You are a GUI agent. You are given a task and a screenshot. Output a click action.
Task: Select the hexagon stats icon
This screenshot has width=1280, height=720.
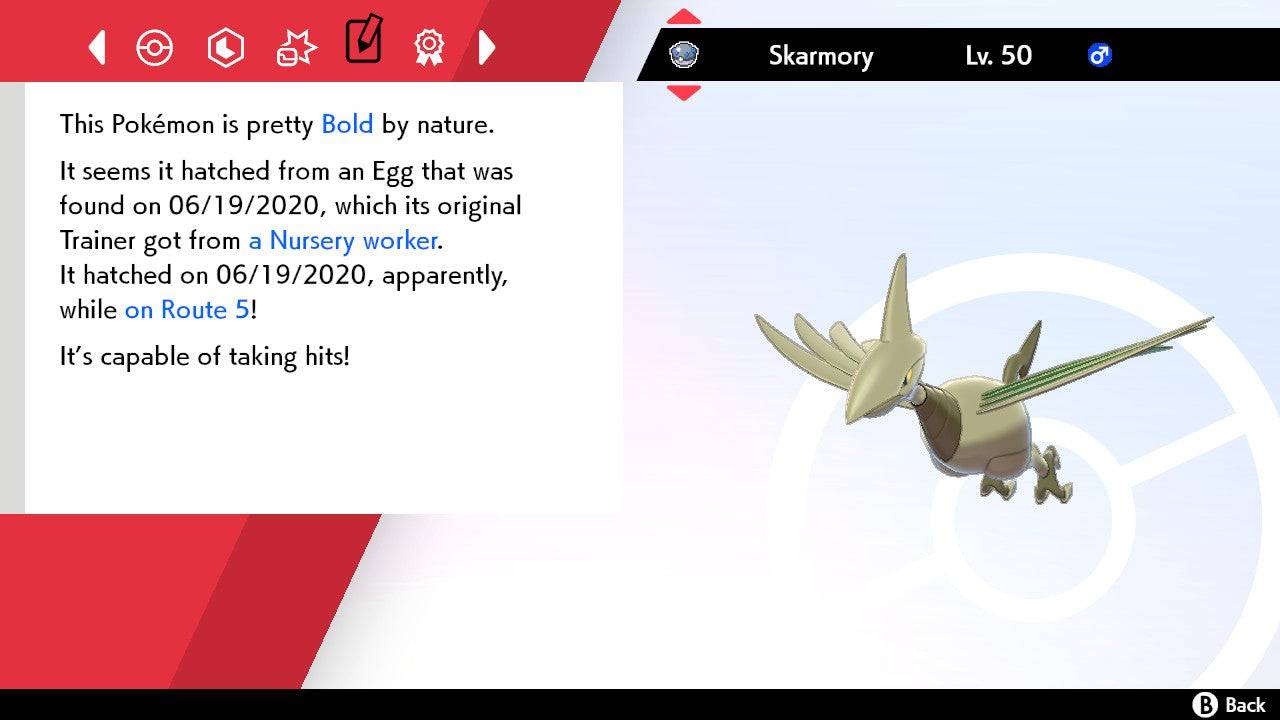coord(226,47)
